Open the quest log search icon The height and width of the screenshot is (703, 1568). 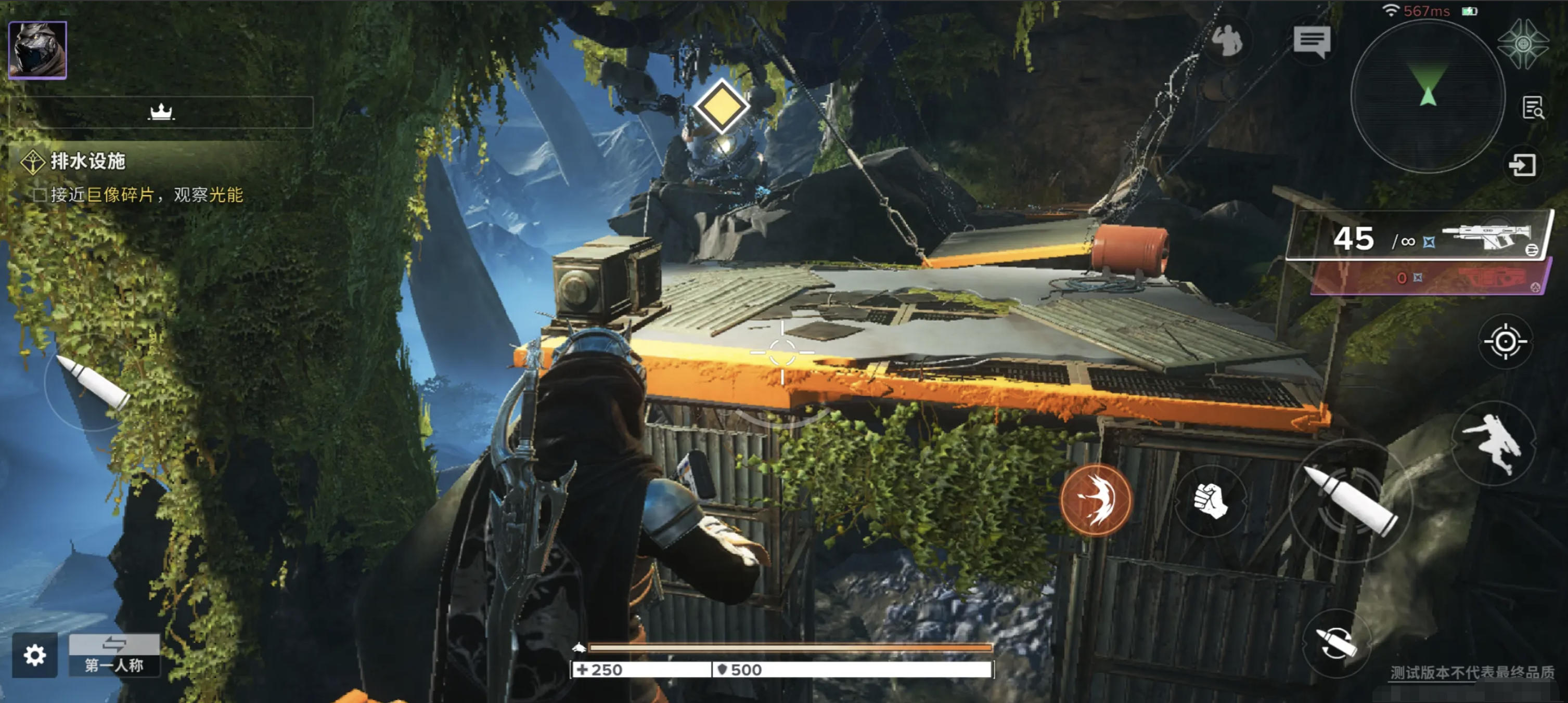tap(1532, 108)
